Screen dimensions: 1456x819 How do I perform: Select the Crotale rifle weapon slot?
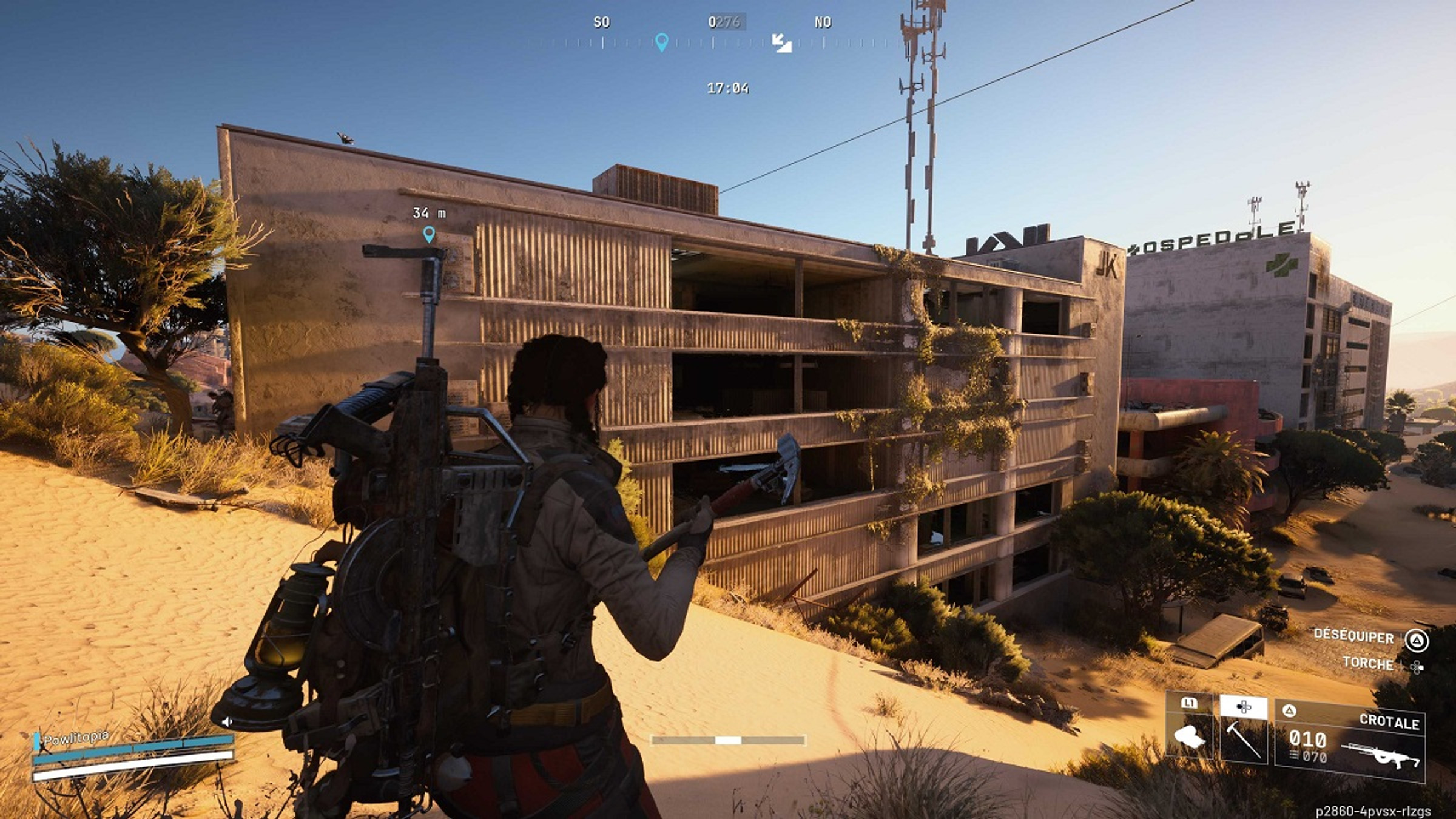(1350, 741)
